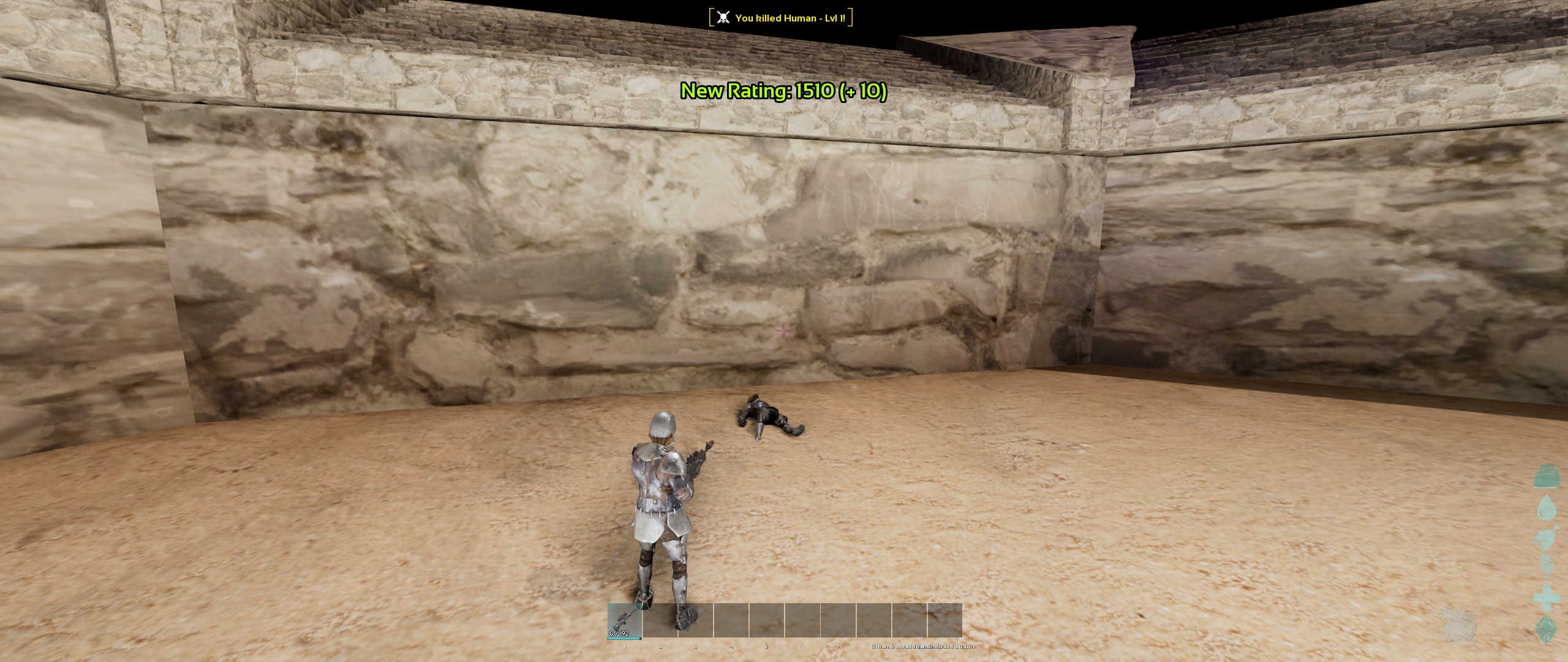Click the crosshair at screen center

[x=783, y=331]
